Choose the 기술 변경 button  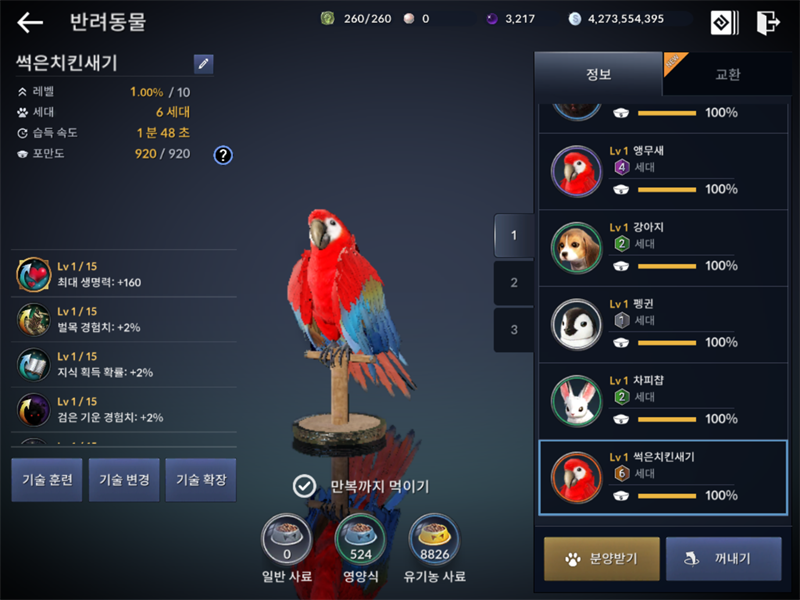(x=124, y=480)
